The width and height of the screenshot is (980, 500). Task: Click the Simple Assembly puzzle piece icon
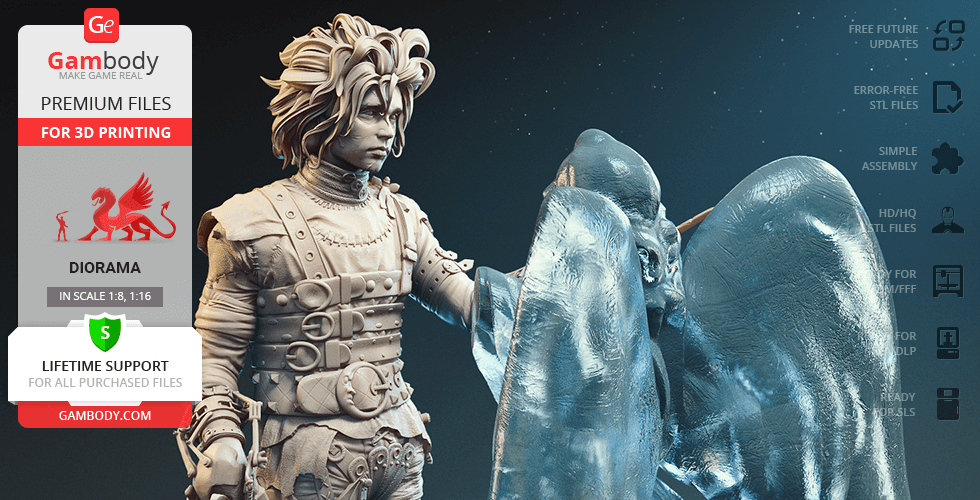pos(947,158)
